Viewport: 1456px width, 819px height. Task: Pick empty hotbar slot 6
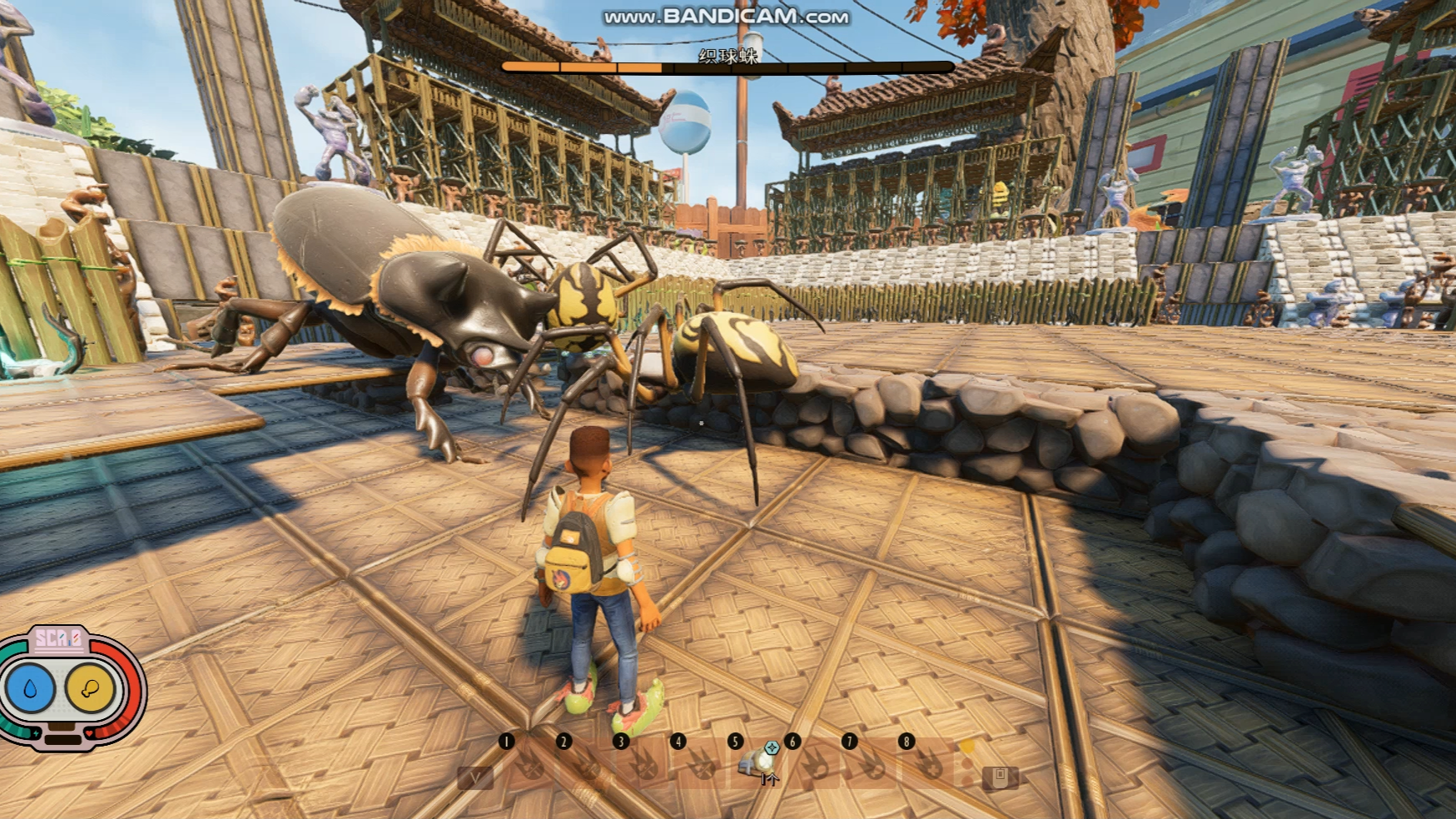click(815, 765)
